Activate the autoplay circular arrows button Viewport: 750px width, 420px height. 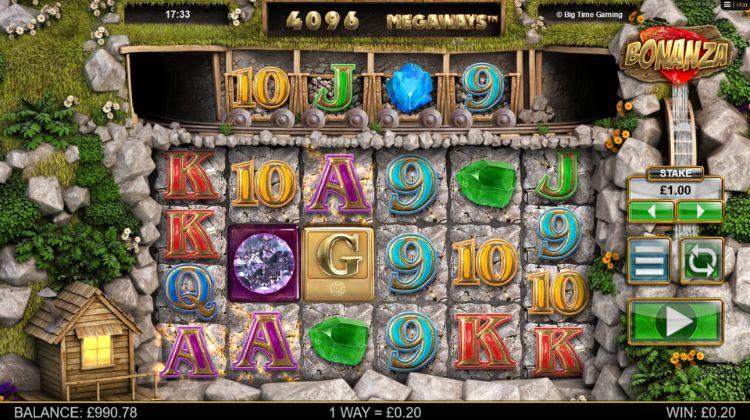700,260
